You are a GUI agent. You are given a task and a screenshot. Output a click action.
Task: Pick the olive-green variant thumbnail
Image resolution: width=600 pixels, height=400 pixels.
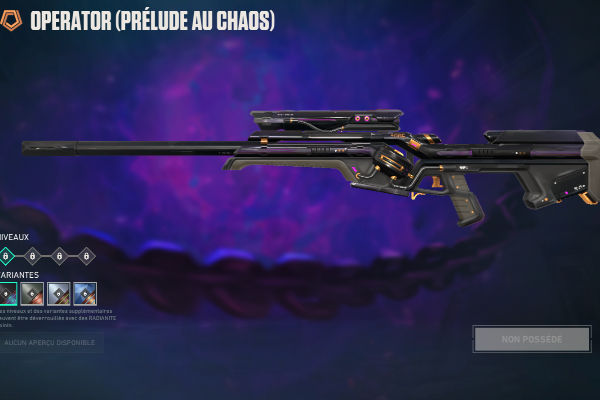click(x=32, y=293)
